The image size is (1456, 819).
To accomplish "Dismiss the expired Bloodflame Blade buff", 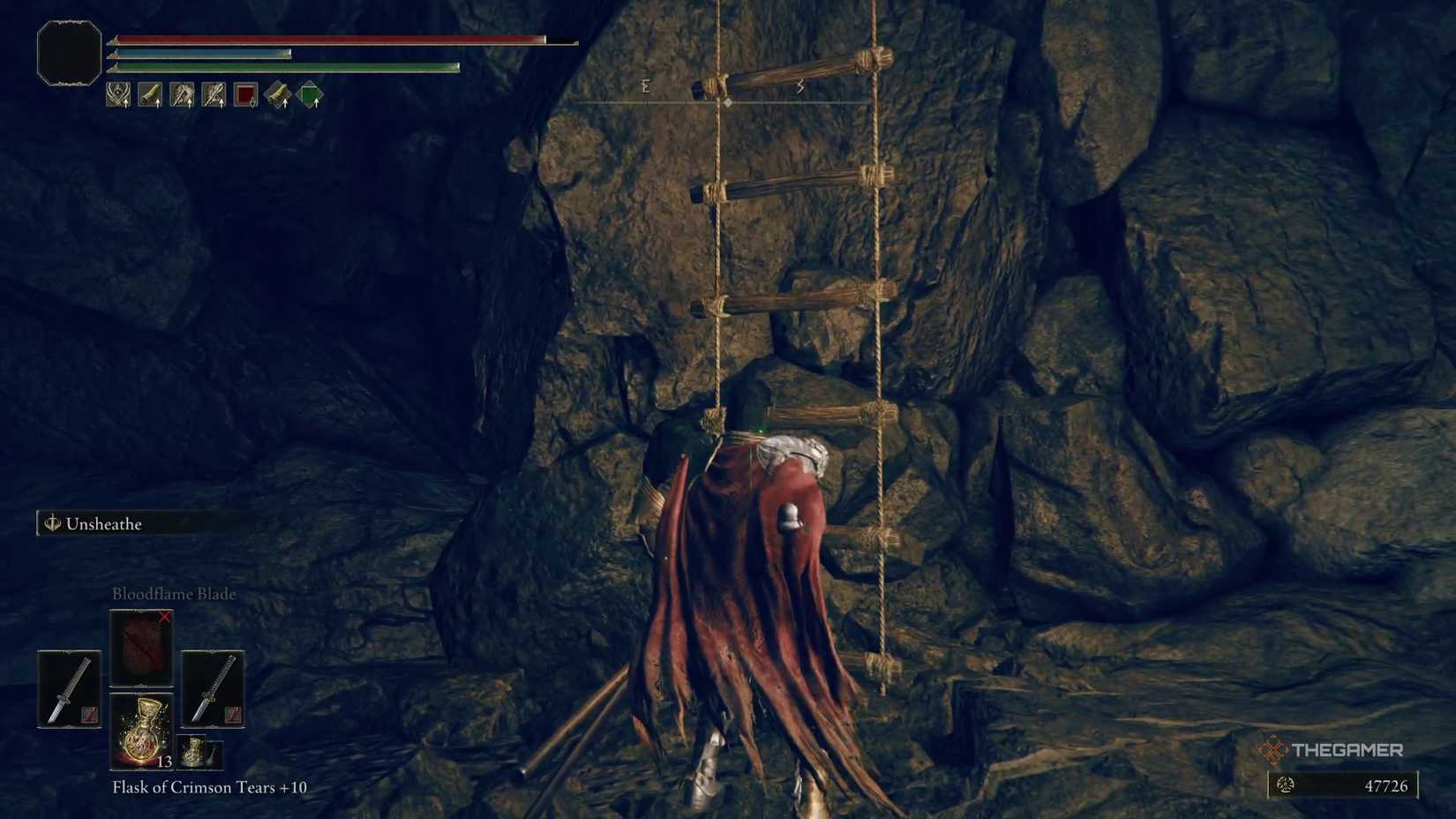I will click(164, 618).
